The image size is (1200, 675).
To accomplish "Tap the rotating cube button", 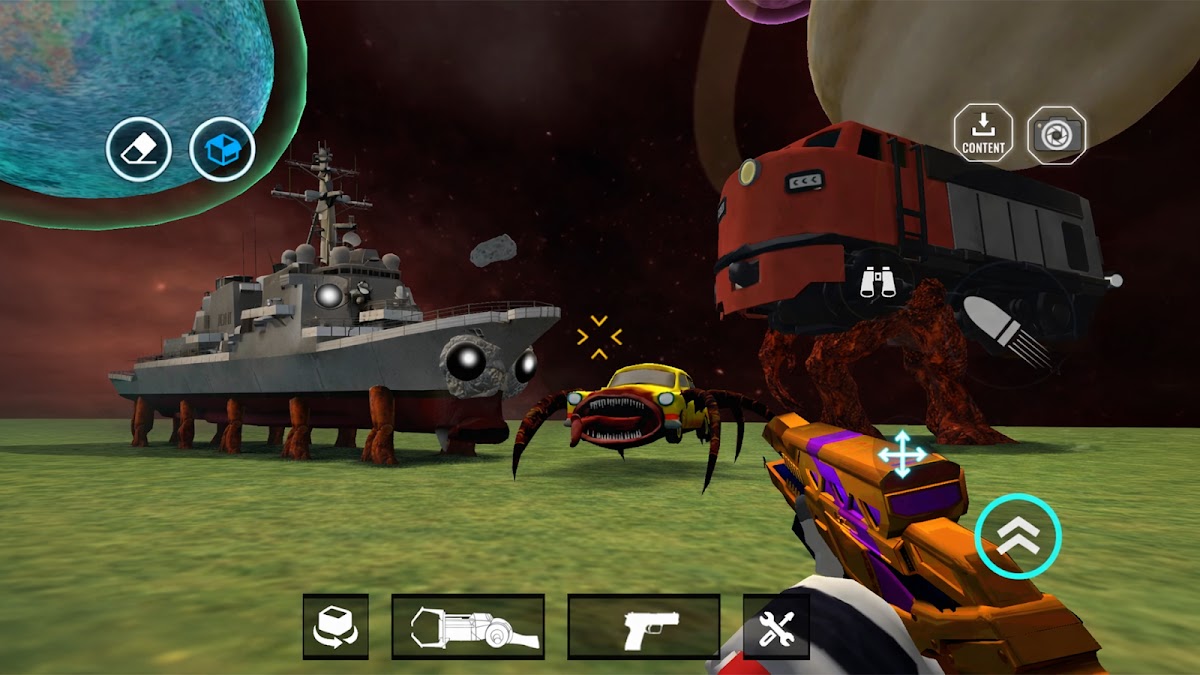I will tap(336, 627).
